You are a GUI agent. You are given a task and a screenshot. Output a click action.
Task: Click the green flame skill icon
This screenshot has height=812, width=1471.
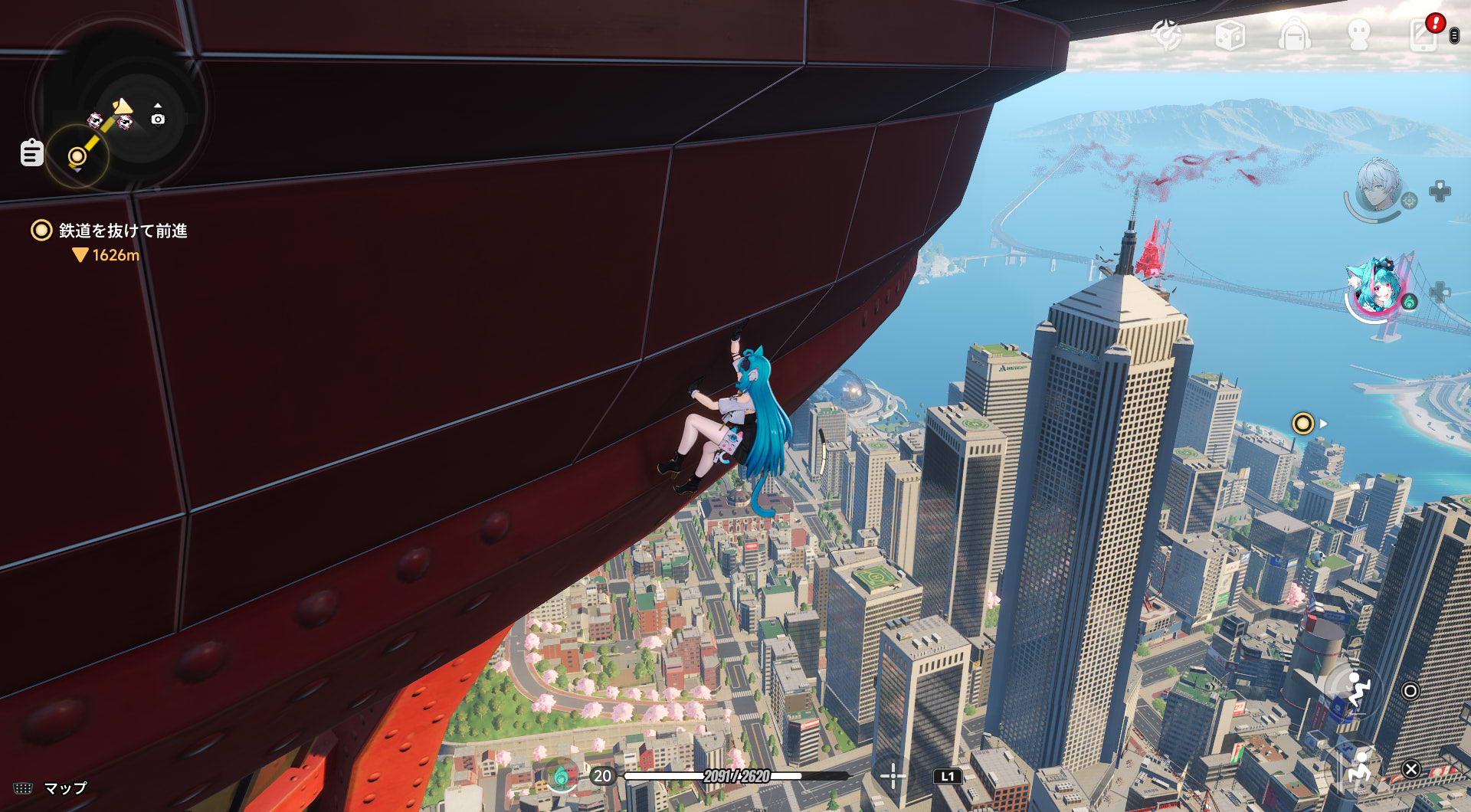tap(561, 777)
